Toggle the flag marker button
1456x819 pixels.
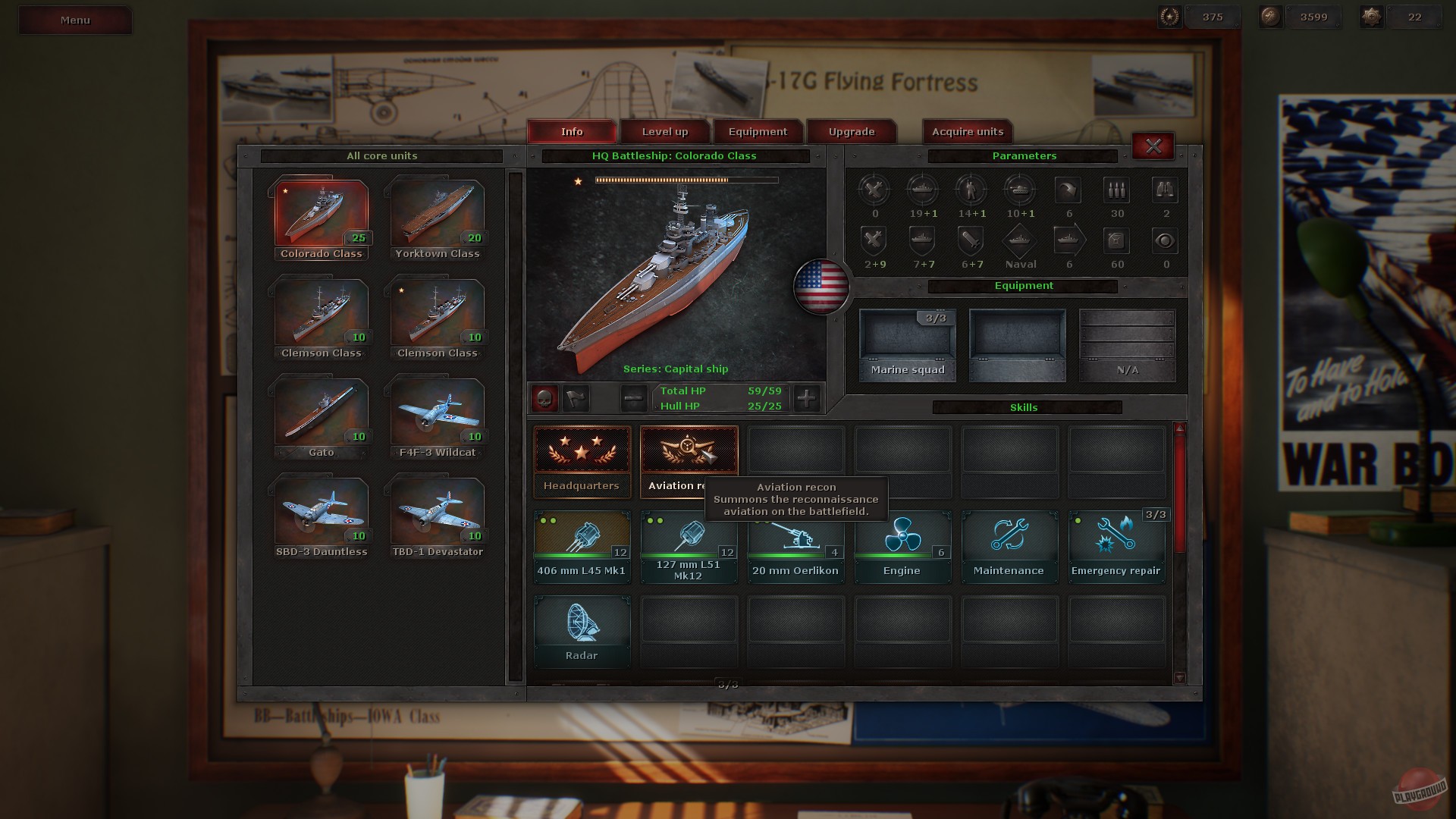(x=576, y=398)
